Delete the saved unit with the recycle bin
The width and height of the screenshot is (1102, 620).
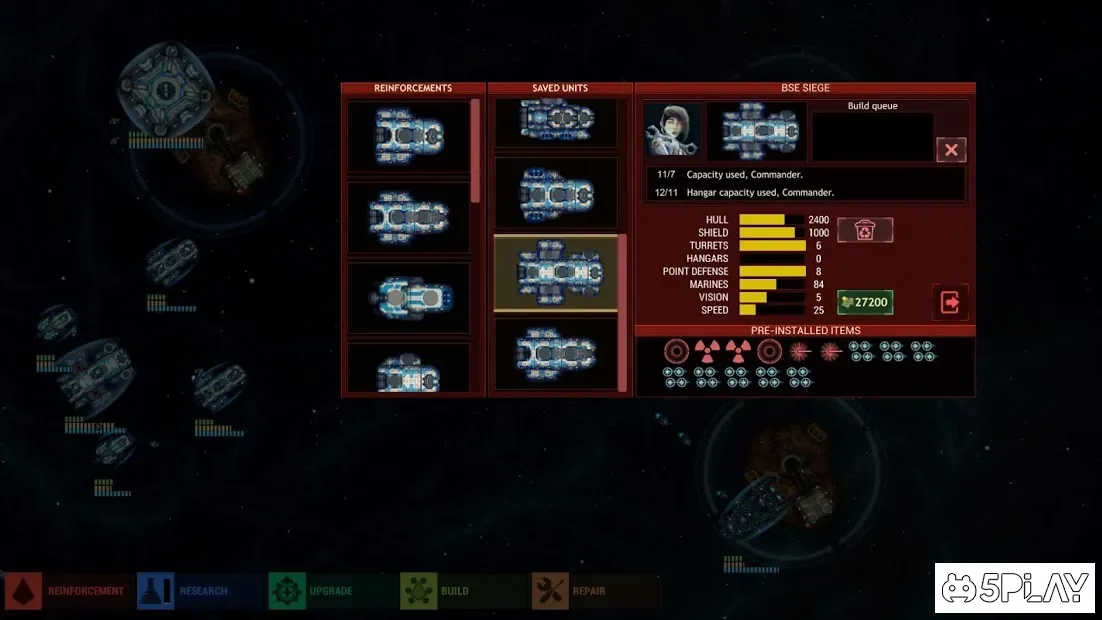point(865,231)
